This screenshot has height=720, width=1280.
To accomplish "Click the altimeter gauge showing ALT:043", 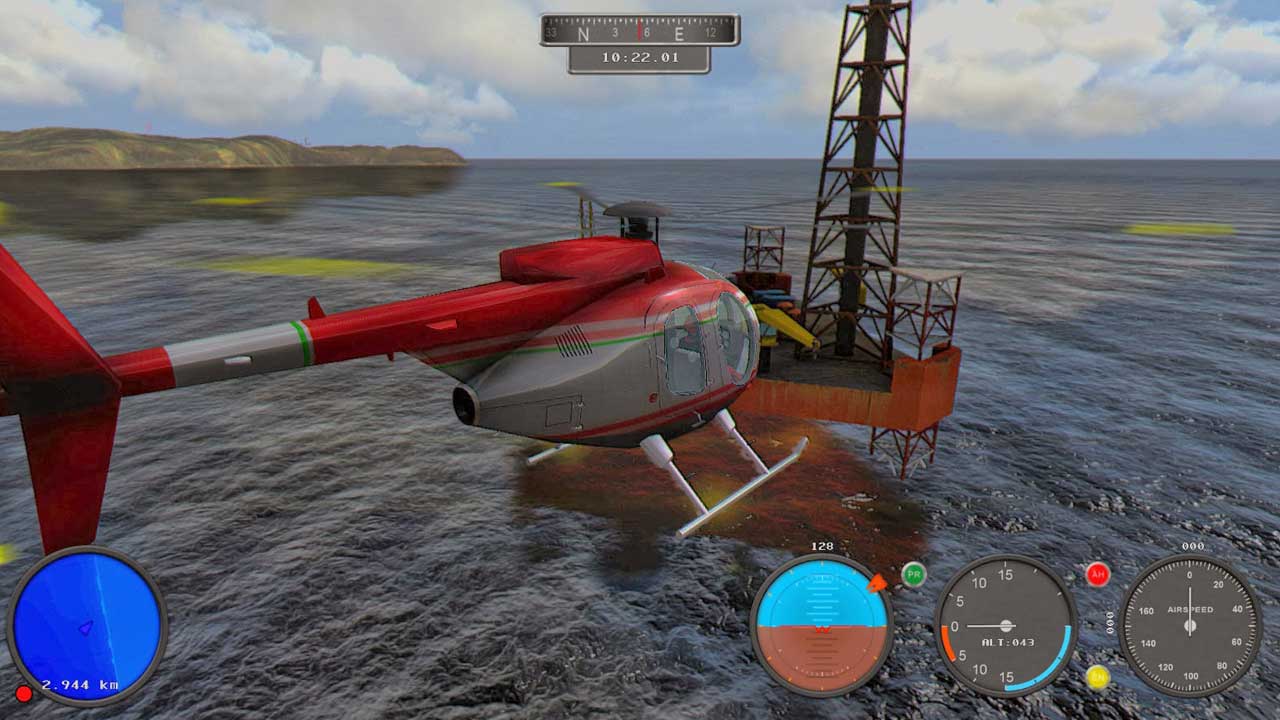I will (1005, 626).
